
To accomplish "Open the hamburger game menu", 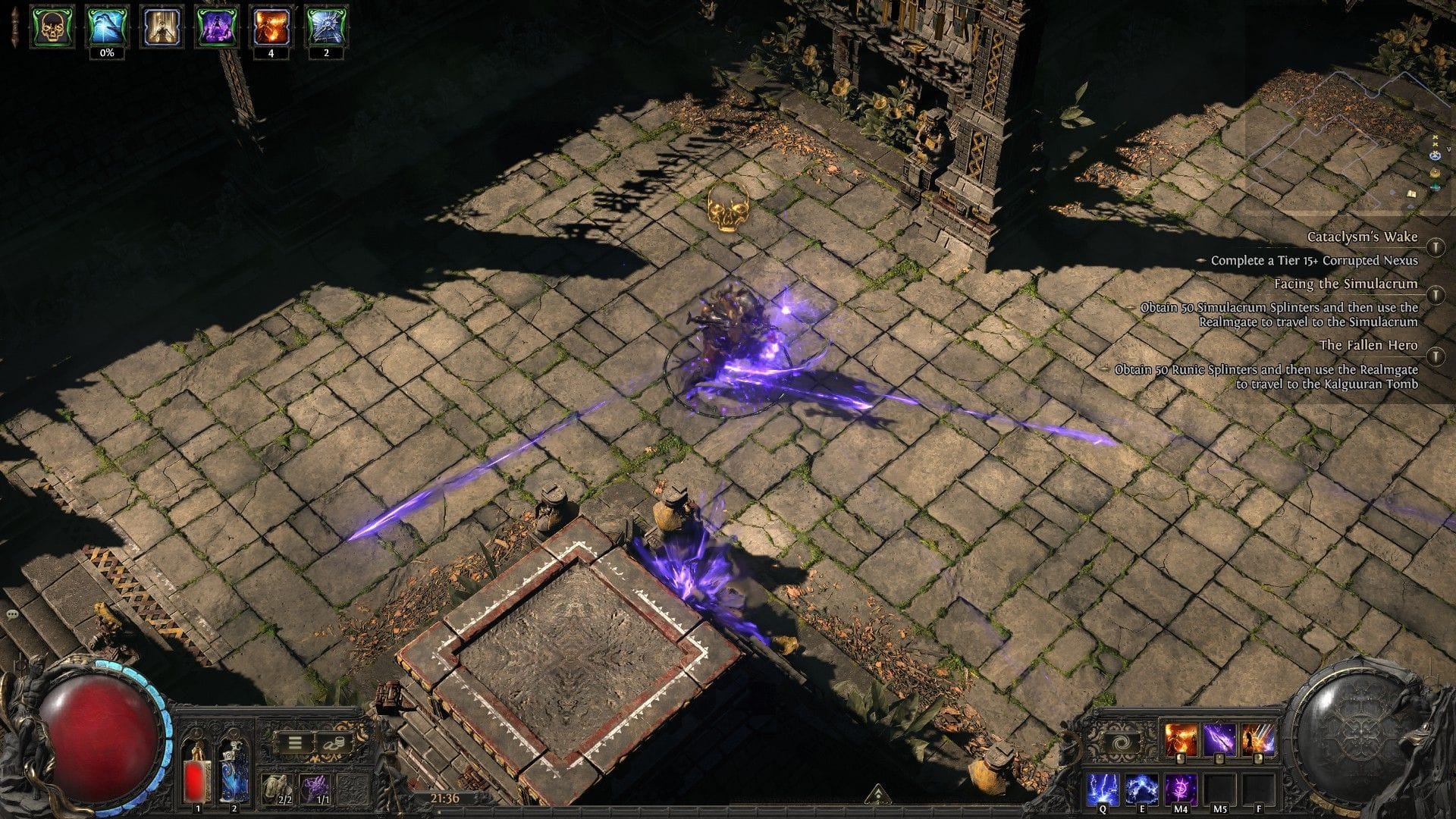I will point(294,741).
